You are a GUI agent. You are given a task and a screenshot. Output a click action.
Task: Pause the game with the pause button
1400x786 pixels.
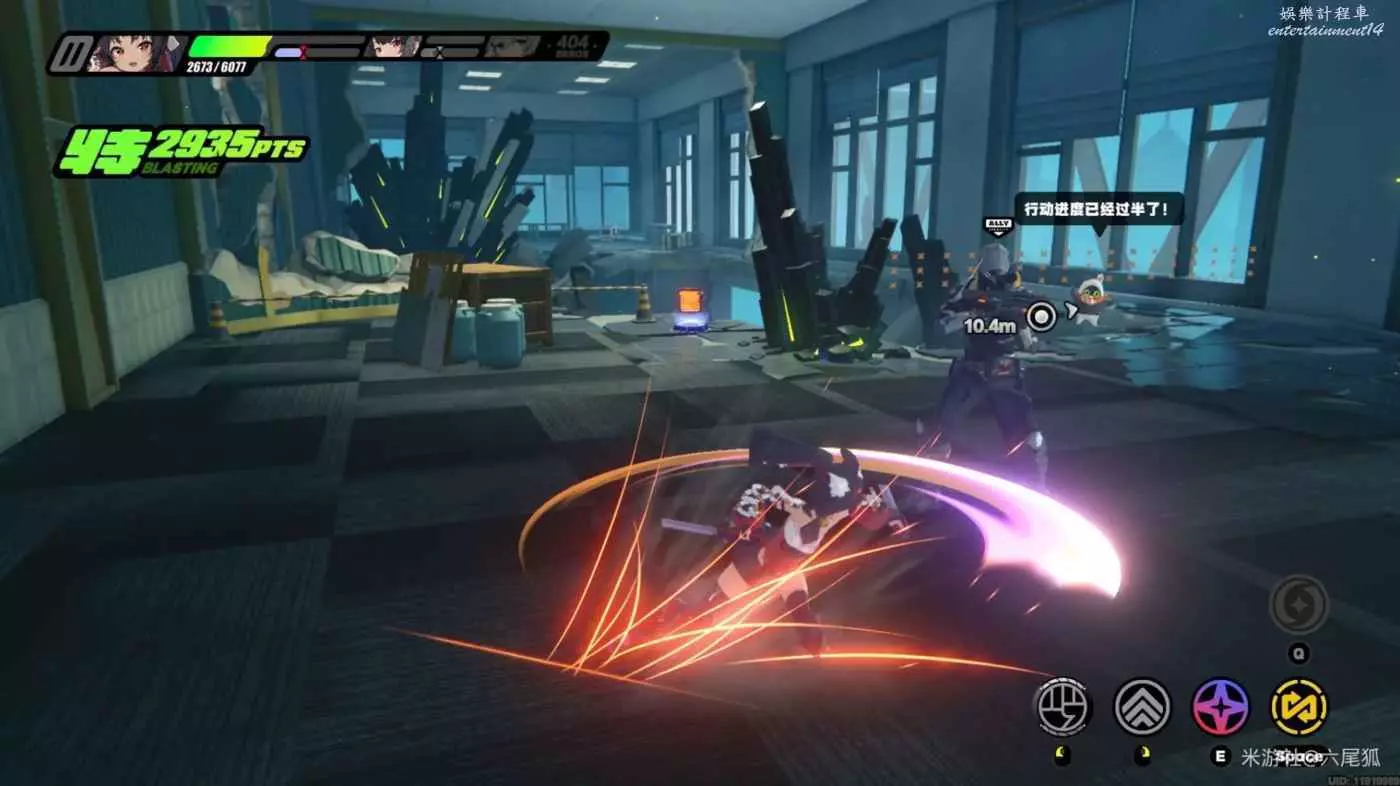pyautogui.click(x=67, y=53)
